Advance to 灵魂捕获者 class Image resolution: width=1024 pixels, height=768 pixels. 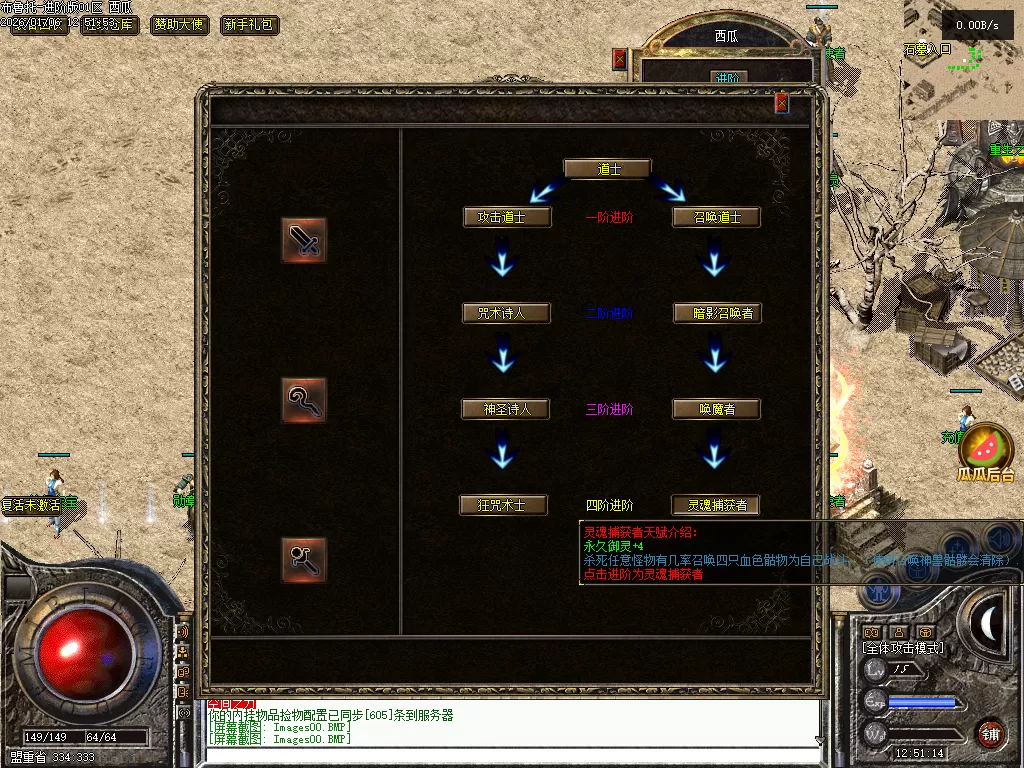point(717,505)
